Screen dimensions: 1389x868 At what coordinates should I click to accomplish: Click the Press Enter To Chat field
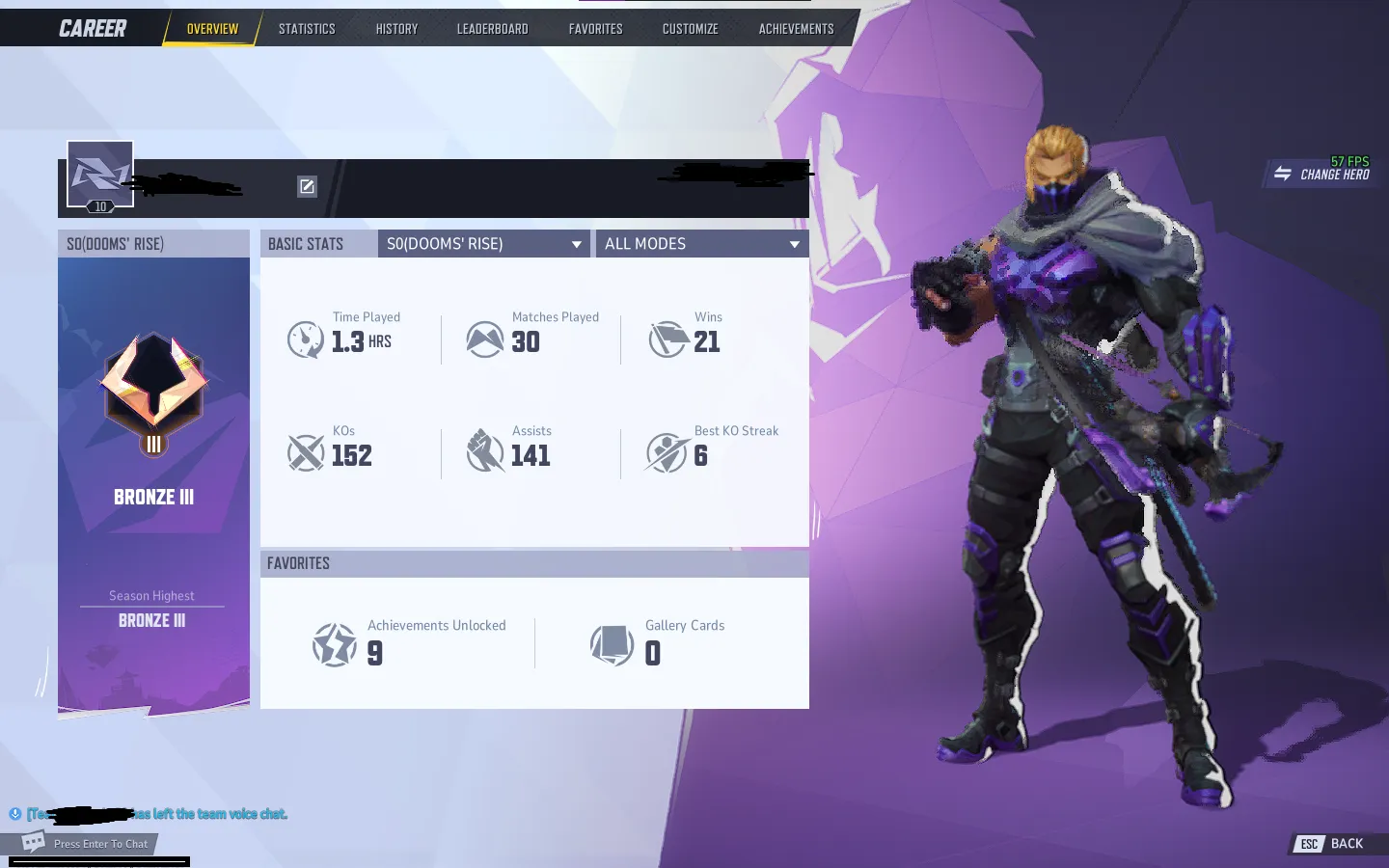(x=99, y=843)
